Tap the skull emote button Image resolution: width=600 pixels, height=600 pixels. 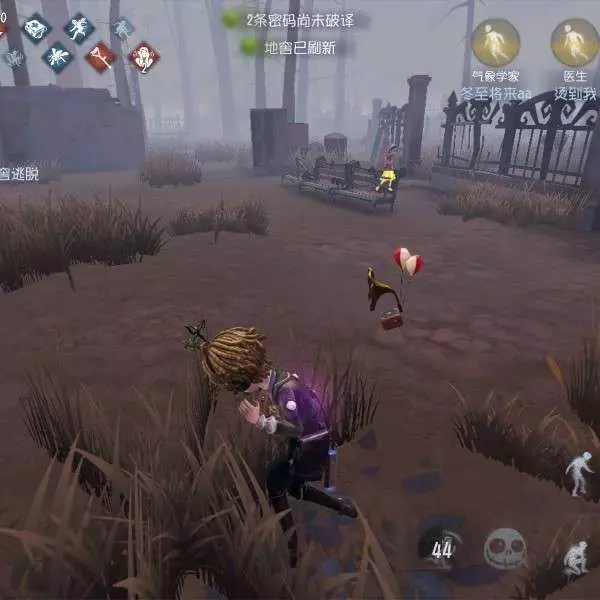pyautogui.click(x=505, y=548)
